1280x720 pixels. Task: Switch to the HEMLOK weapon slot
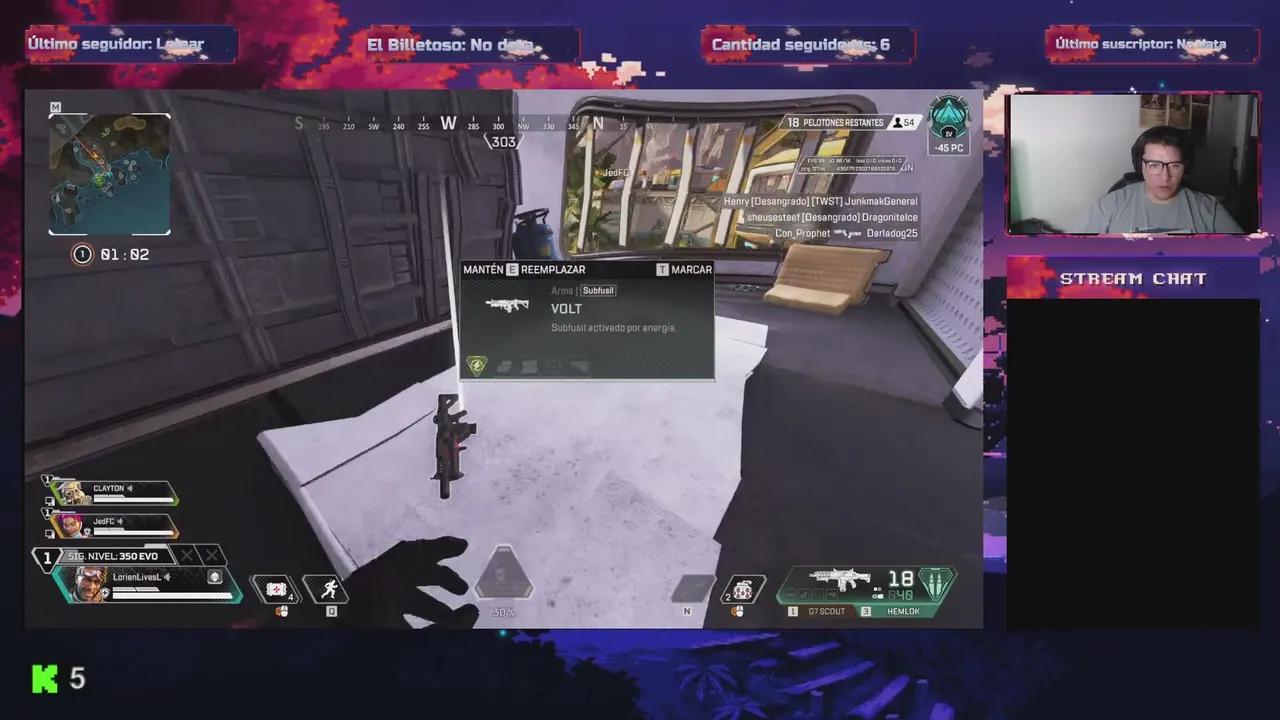(902, 611)
